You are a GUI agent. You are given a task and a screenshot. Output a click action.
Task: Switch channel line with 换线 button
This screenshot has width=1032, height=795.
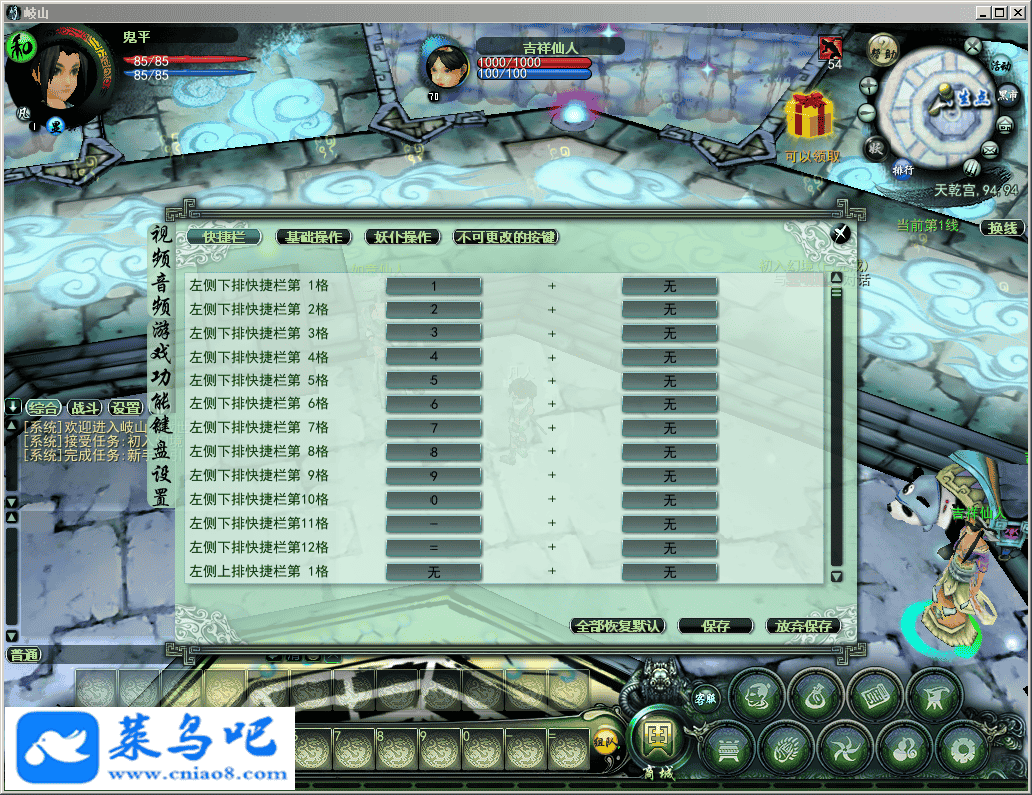(1002, 228)
